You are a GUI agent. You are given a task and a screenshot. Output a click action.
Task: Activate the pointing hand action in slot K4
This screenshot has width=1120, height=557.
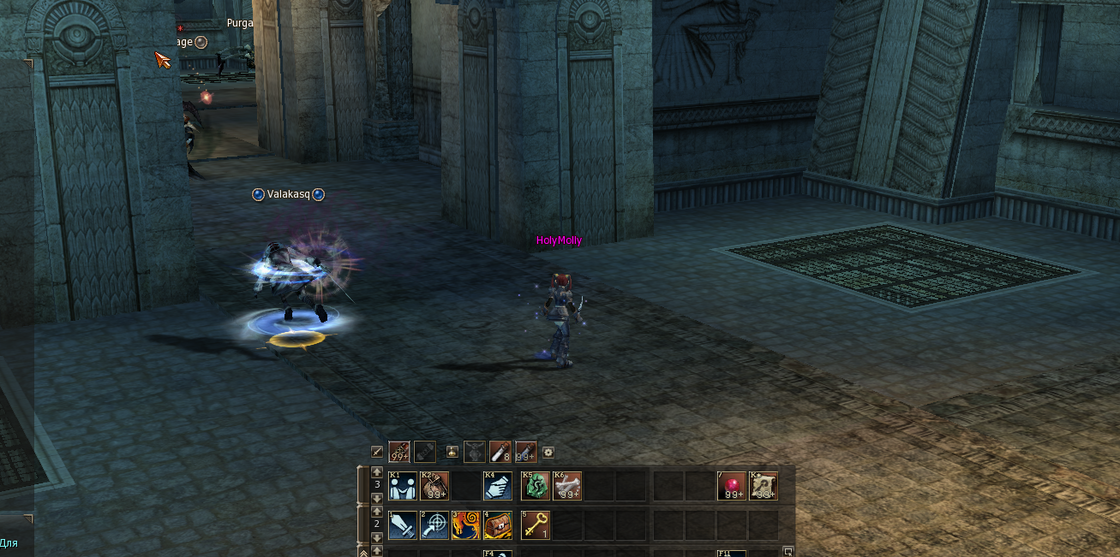click(x=499, y=487)
